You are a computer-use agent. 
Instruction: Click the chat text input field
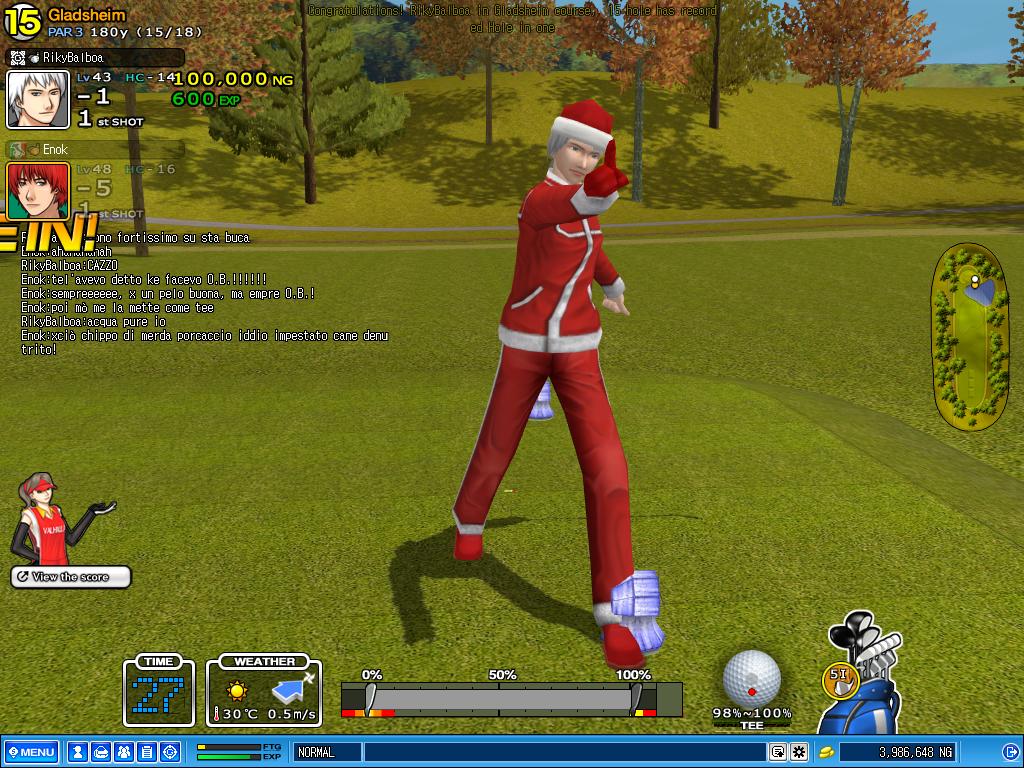pyautogui.click(x=565, y=752)
